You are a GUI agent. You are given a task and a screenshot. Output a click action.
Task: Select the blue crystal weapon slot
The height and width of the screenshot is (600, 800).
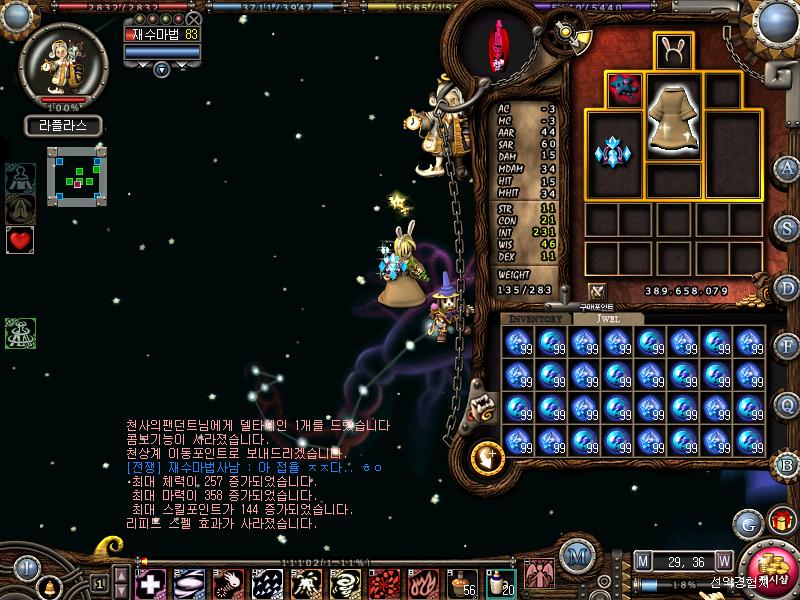click(613, 153)
